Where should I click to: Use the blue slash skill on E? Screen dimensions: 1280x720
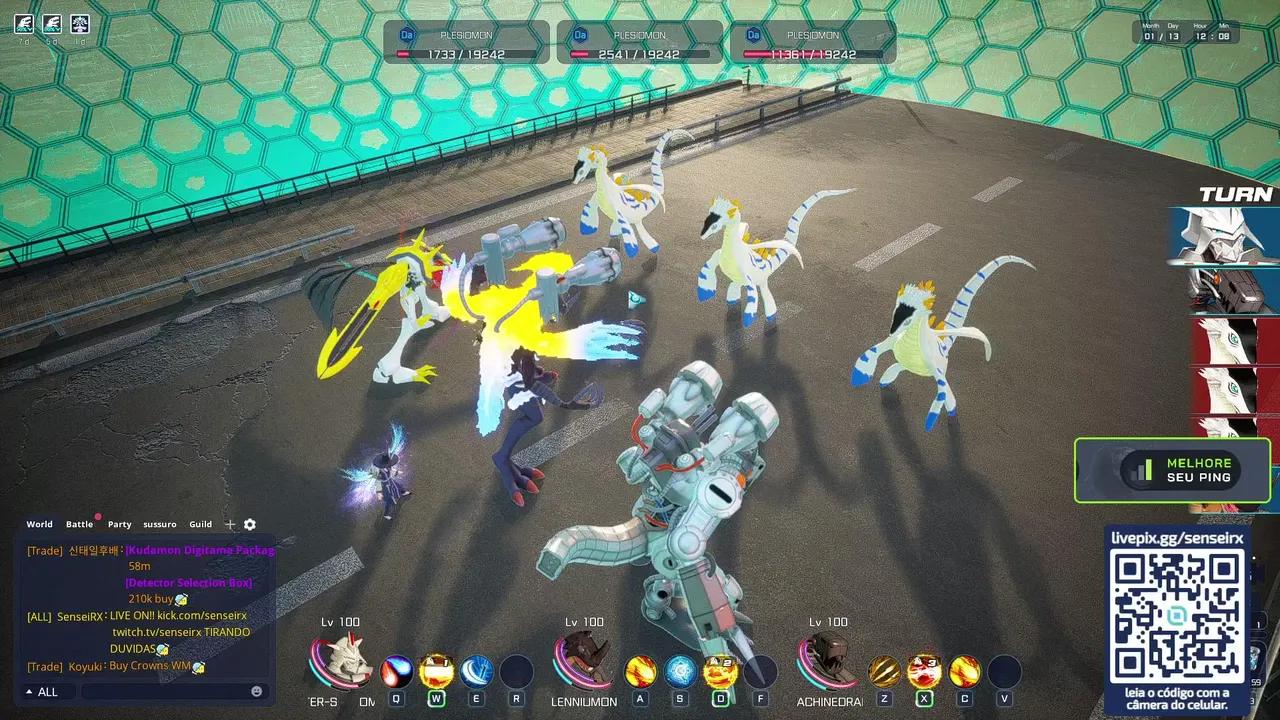[x=477, y=670]
